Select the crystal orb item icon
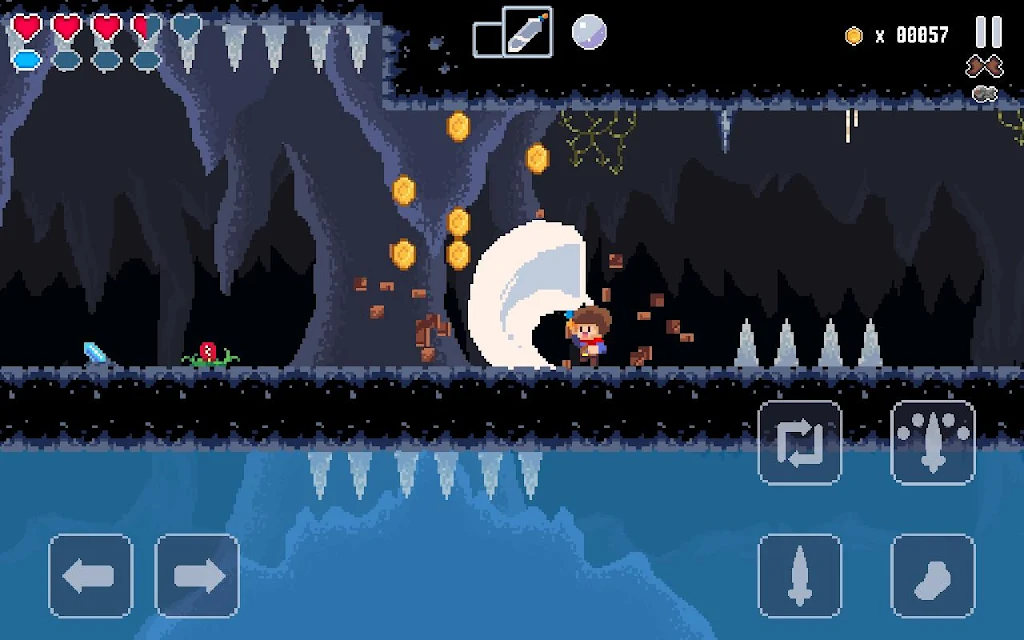Screen dimensions: 1024x640 point(589,33)
